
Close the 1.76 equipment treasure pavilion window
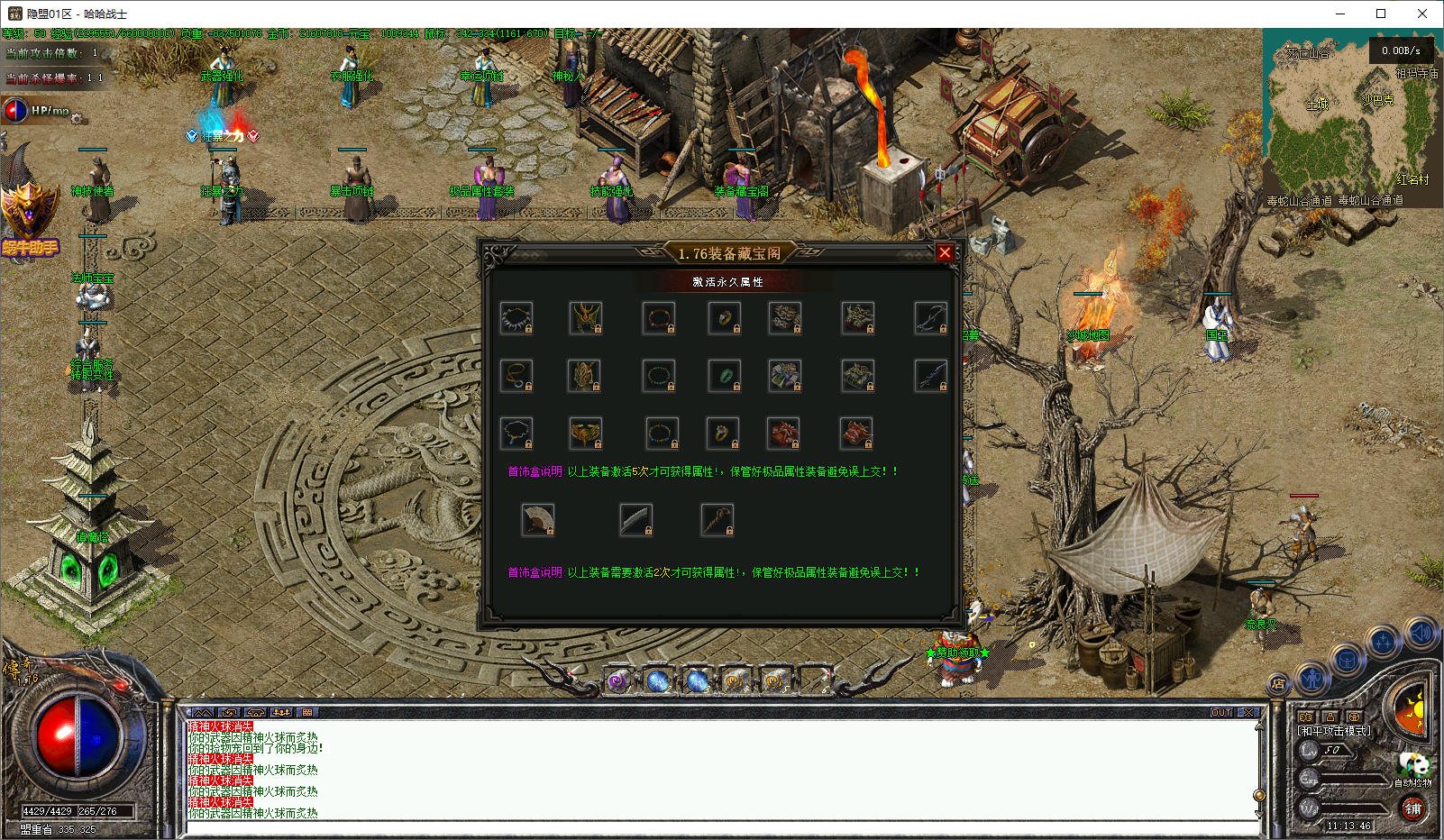pyautogui.click(x=945, y=253)
